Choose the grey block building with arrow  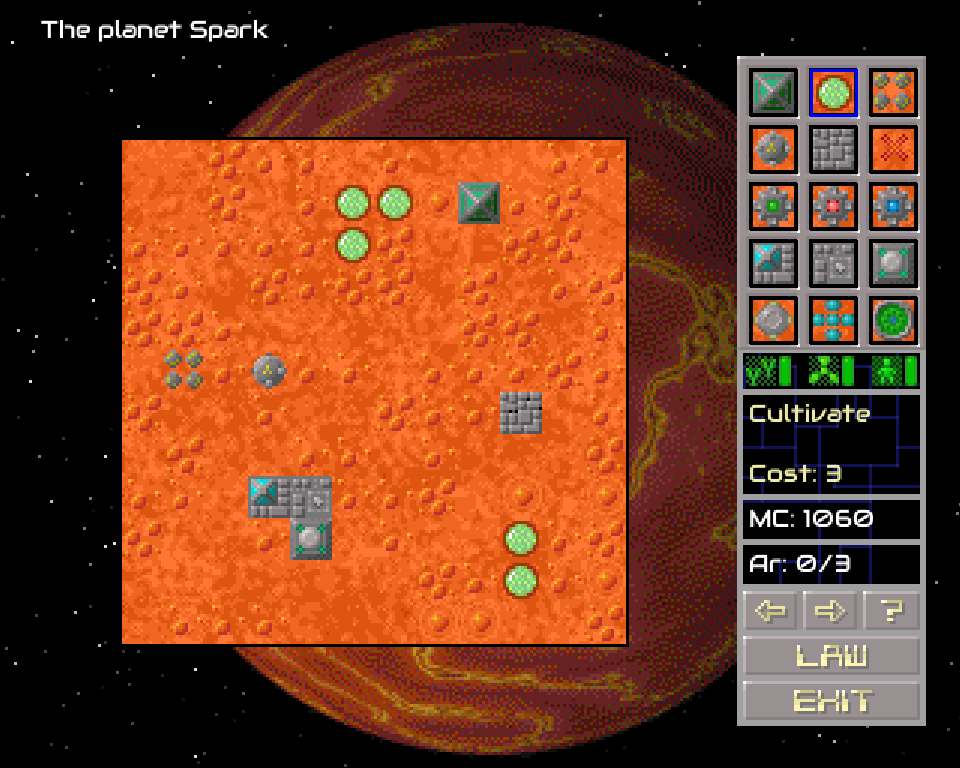833,264
